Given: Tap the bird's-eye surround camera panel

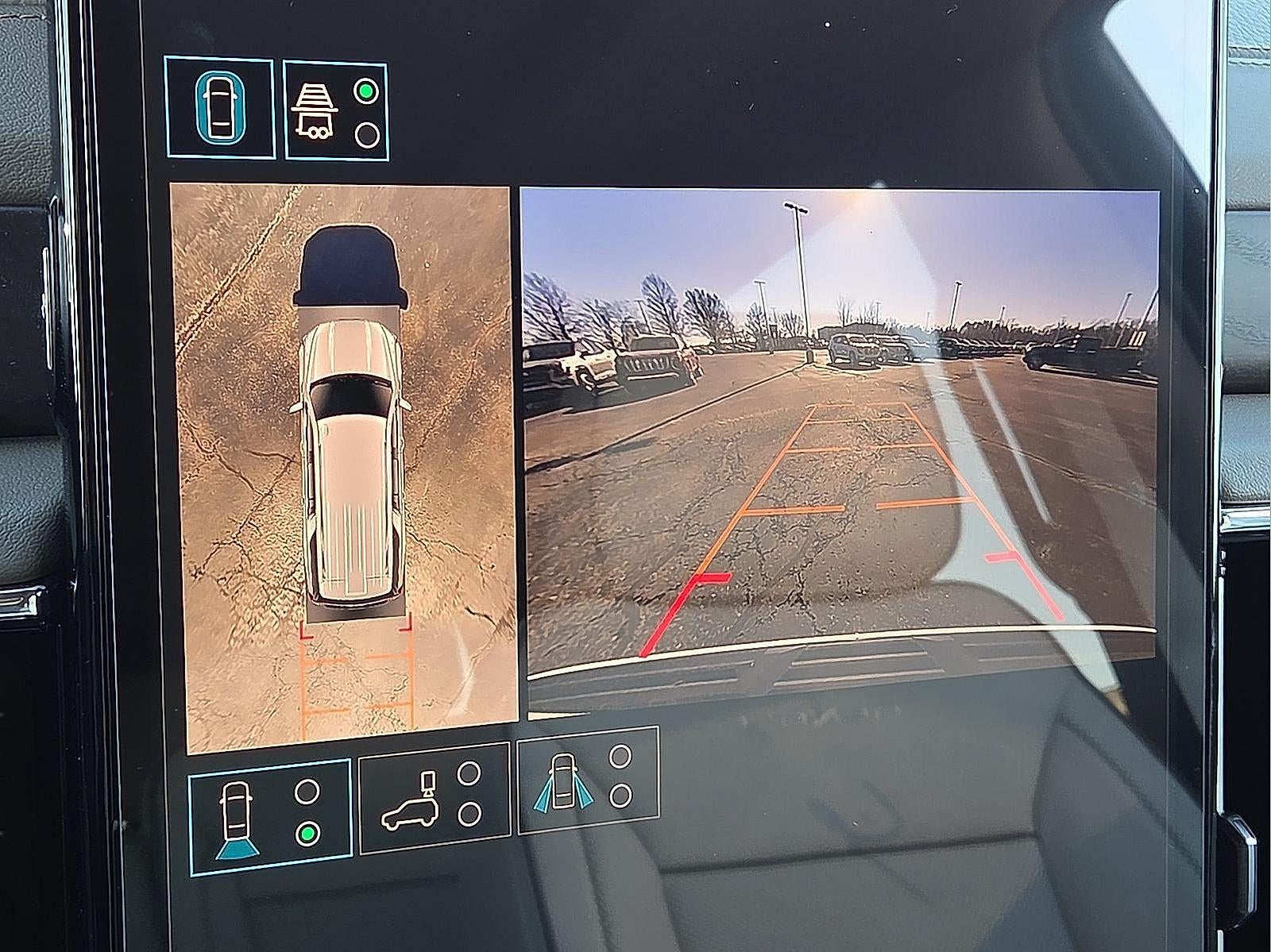Looking at the screenshot, I should pyautogui.click(x=342, y=468).
